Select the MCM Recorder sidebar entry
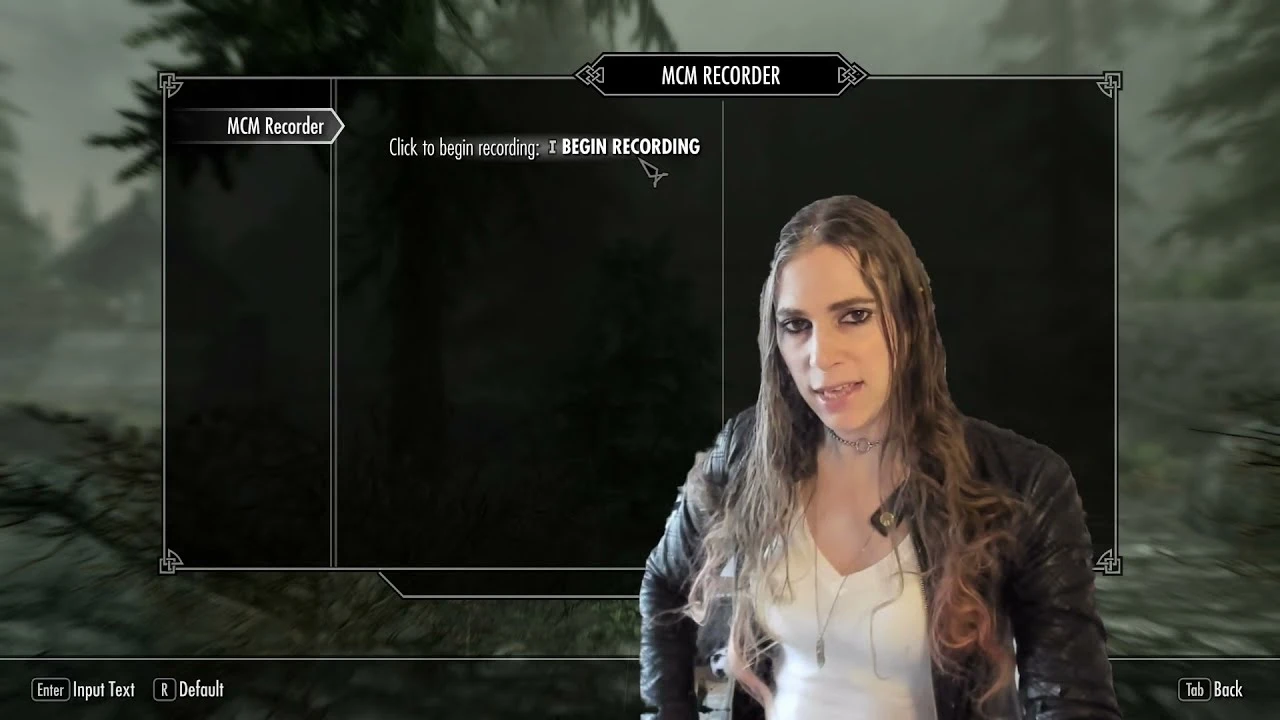 click(x=272, y=126)
